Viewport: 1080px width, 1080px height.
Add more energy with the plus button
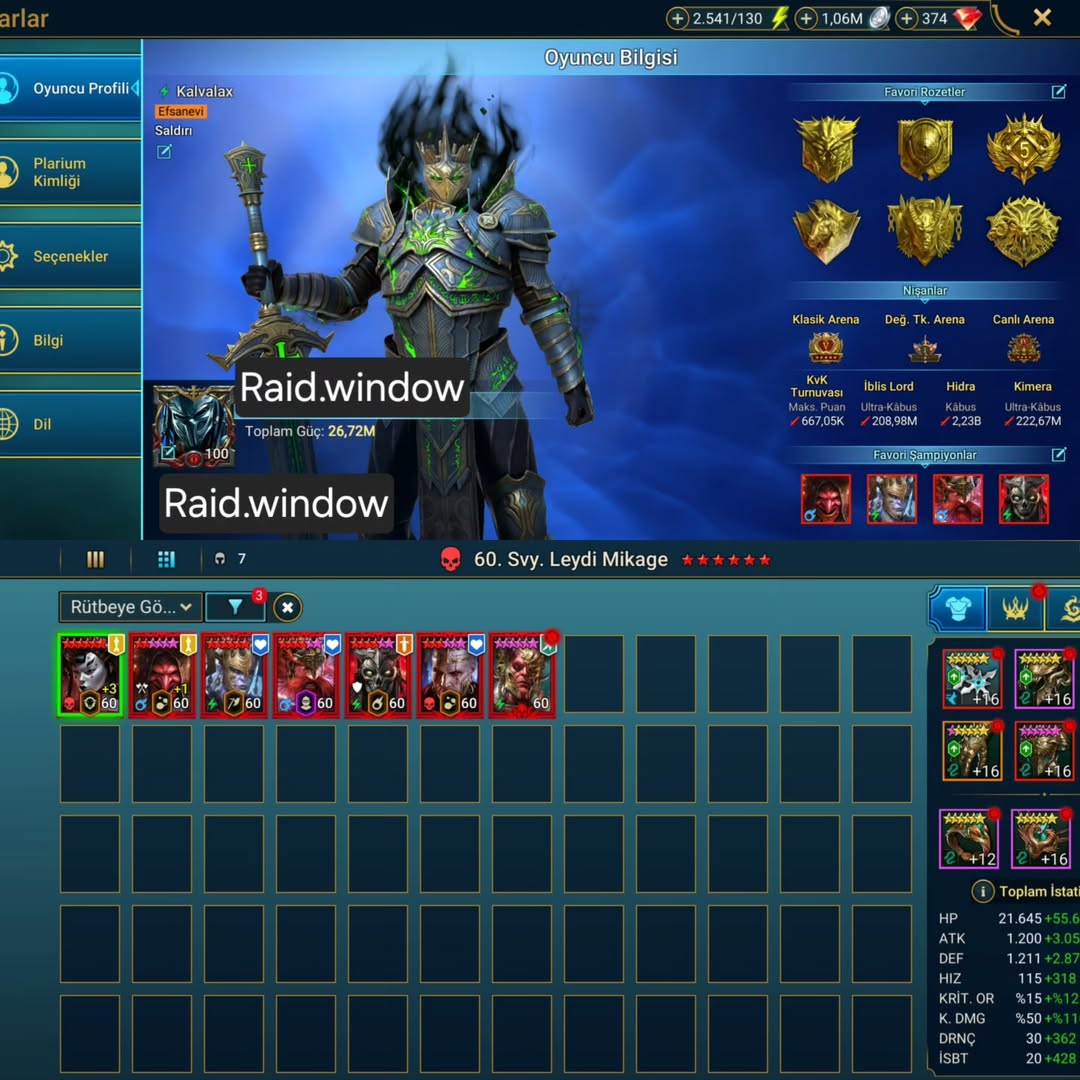click(x=678, y=18)
